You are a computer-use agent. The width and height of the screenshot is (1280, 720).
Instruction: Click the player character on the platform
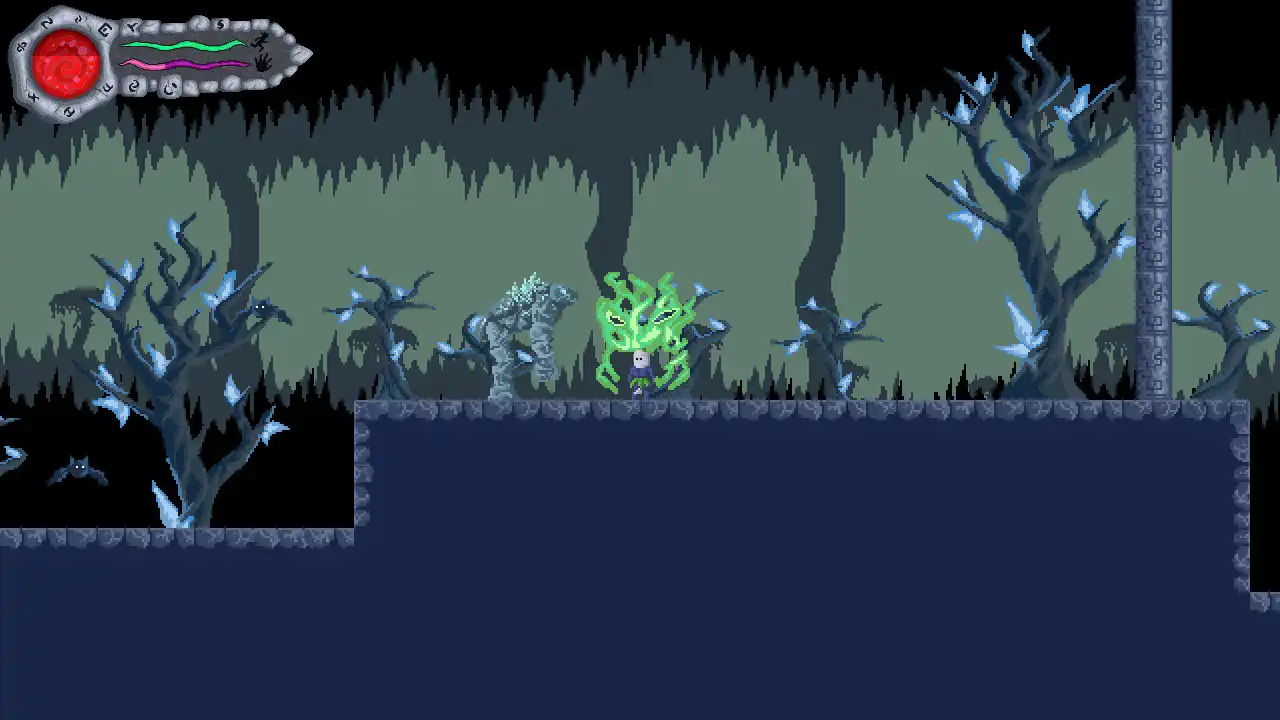[x=640, y=370]
